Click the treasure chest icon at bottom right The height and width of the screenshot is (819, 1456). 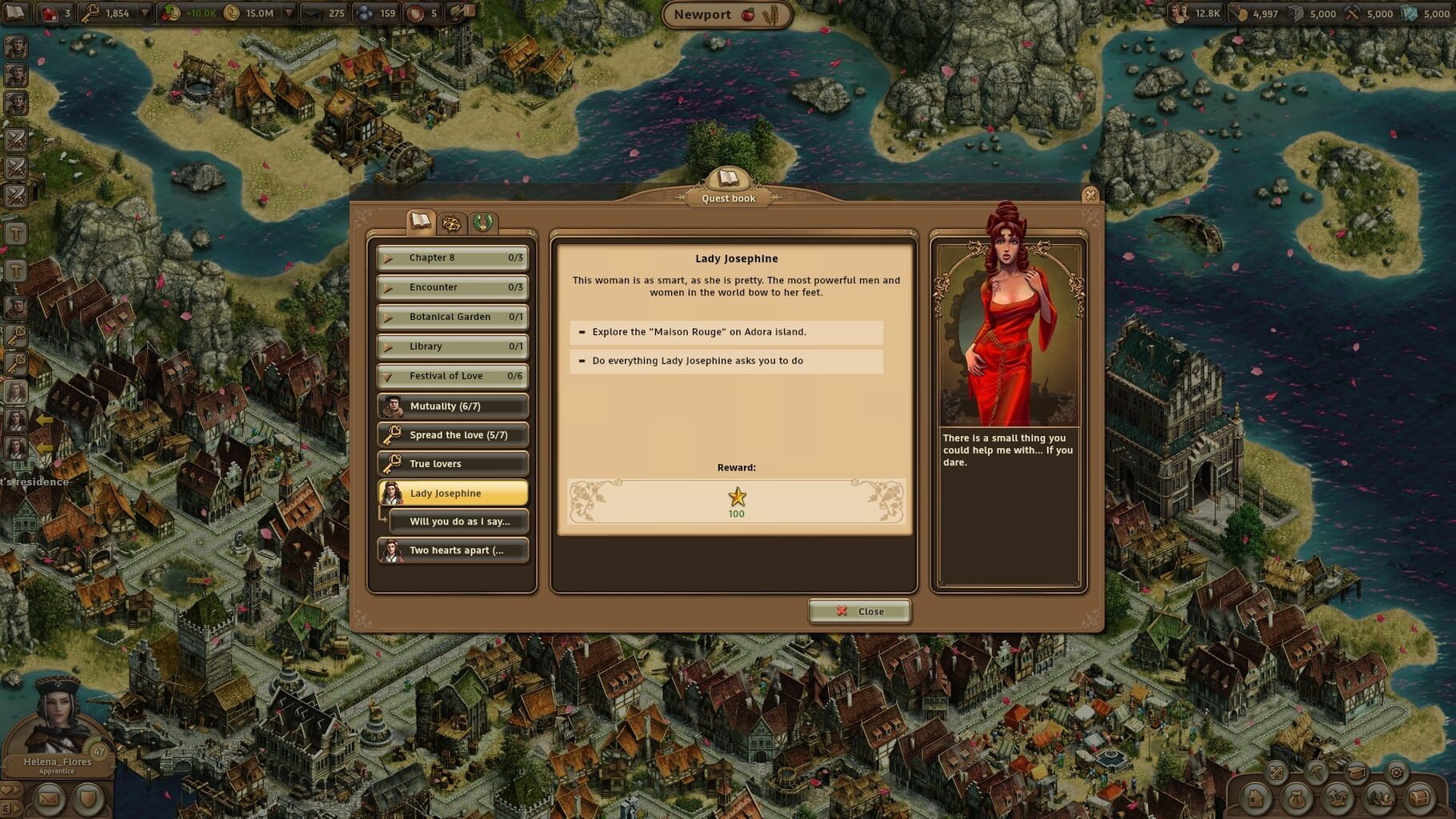click(x=1419, y=798)
